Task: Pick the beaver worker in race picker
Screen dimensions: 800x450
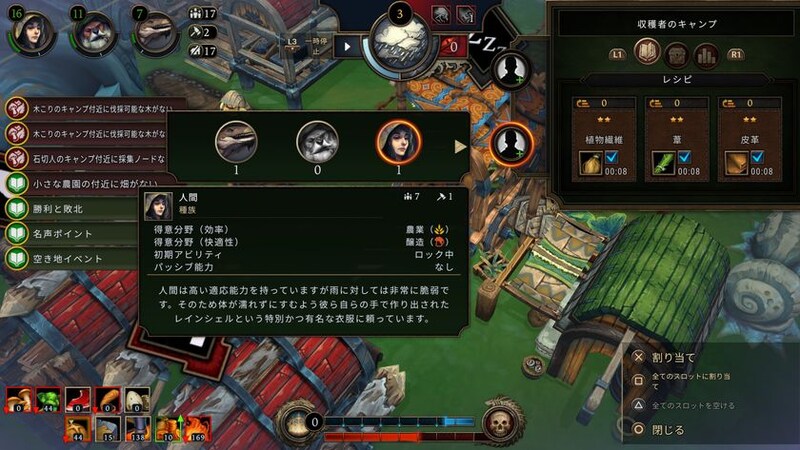Action: click(315, 144)
